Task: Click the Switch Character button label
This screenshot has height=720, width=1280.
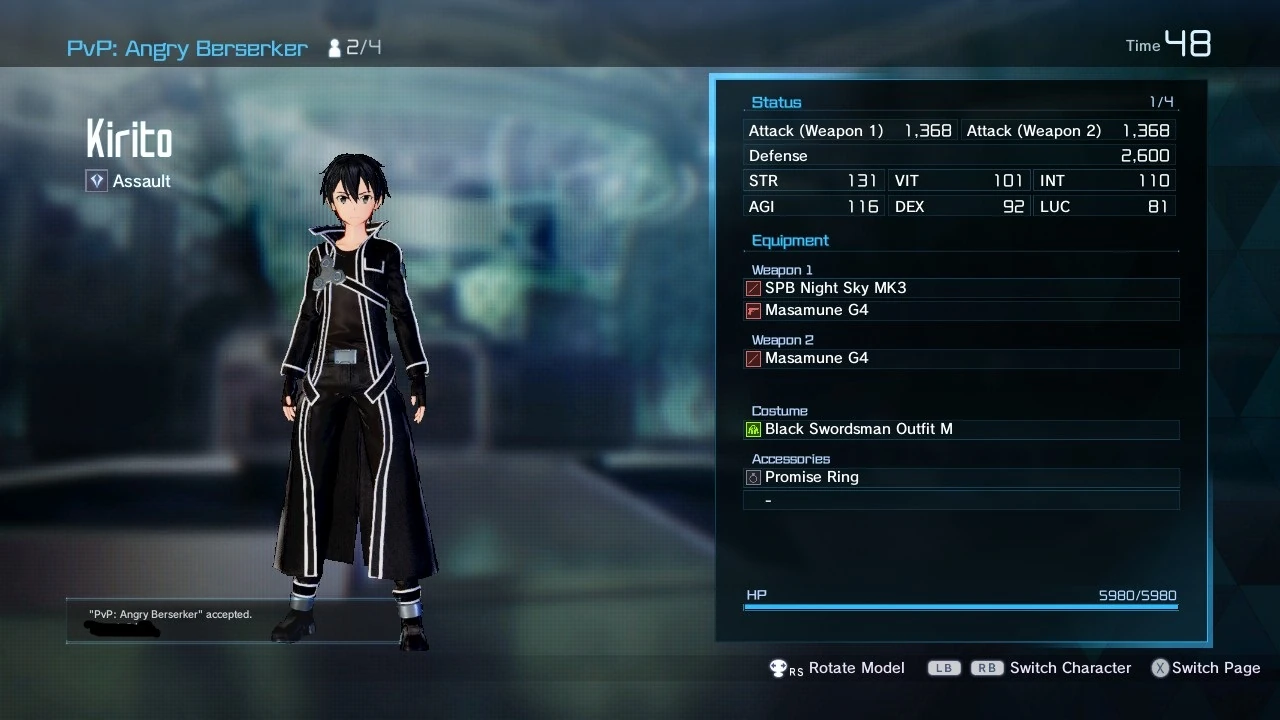Action: [x=1070, y=668]
